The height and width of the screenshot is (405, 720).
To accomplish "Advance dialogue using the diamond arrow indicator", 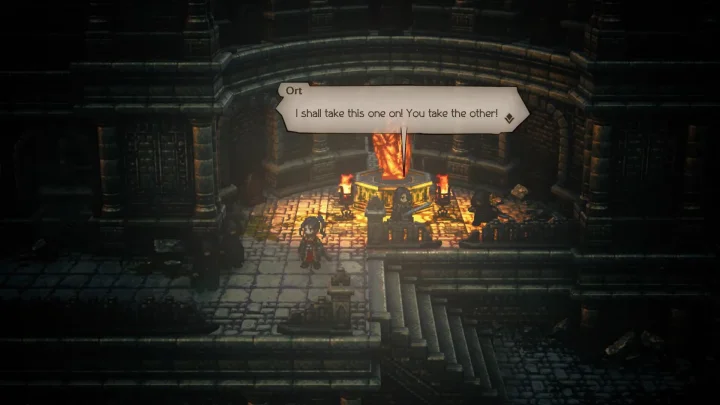I will tap(509, 116).
